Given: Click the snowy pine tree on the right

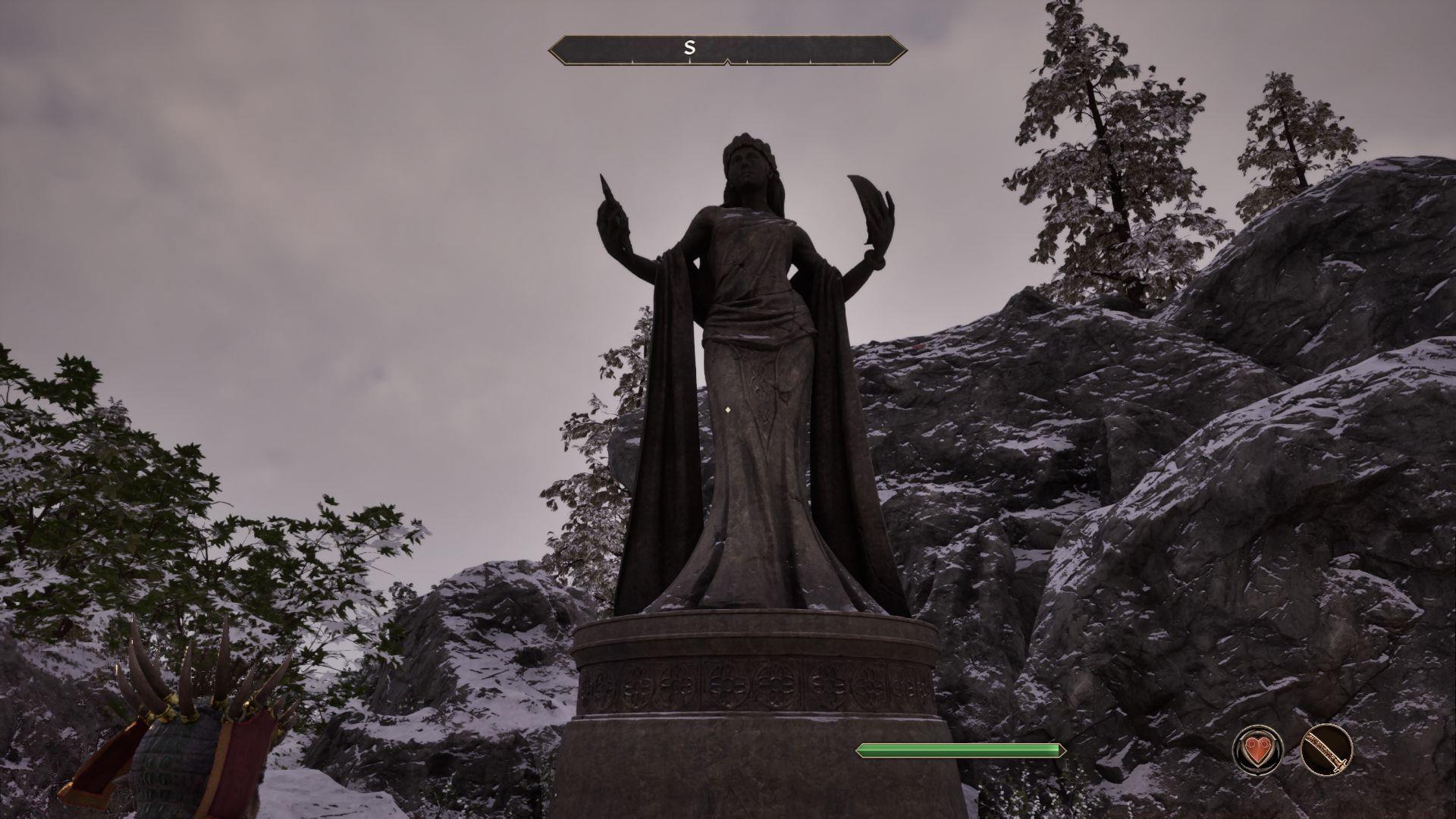Looking at the screenshot, I should pos(1092,174).
